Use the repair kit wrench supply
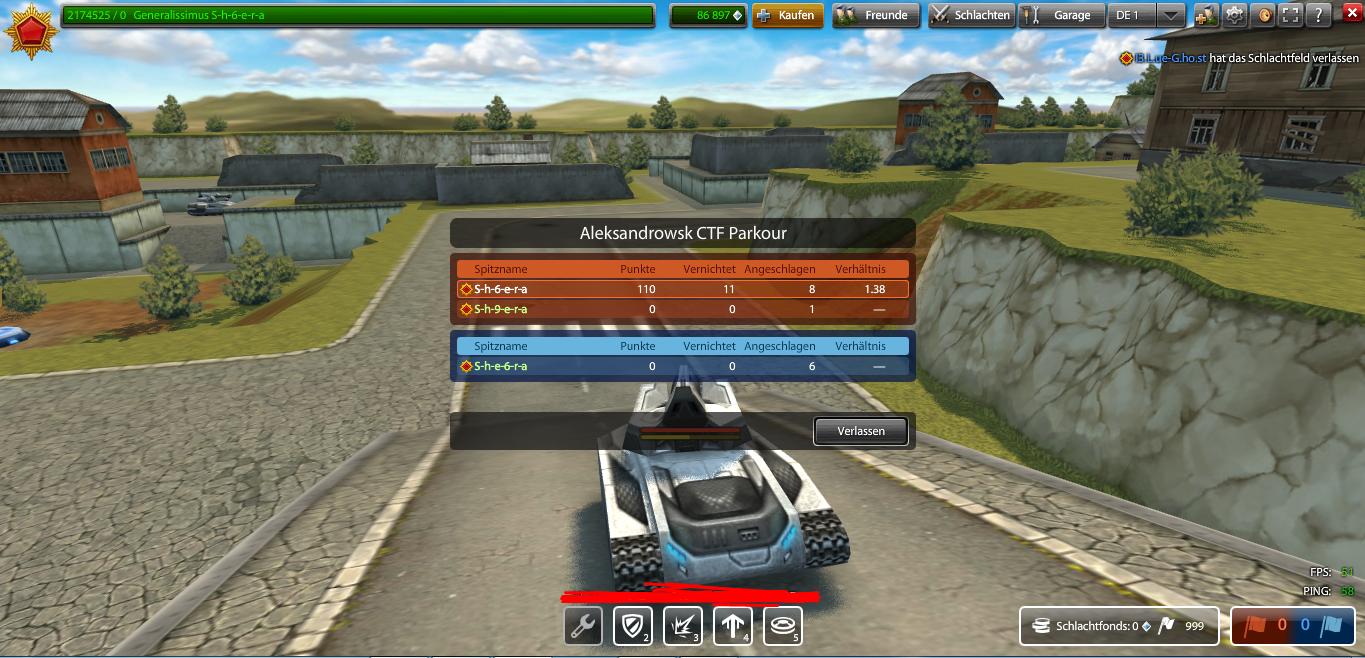This screenshot has height=658, width=1365. pos(583,627)
